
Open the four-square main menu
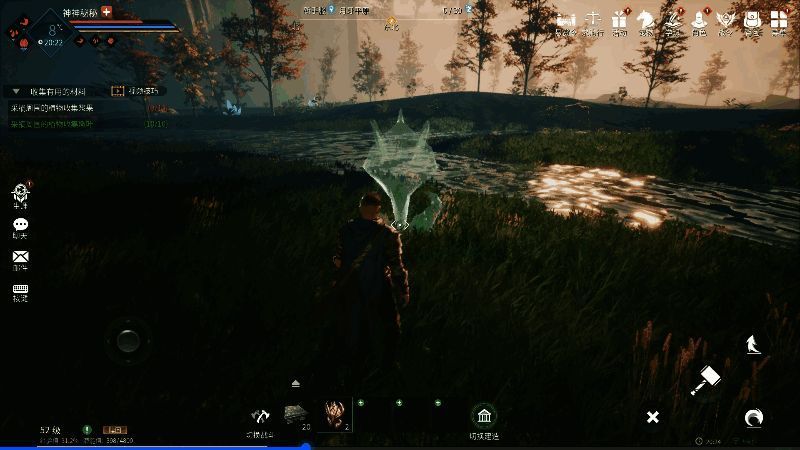[x=779, y=20]
